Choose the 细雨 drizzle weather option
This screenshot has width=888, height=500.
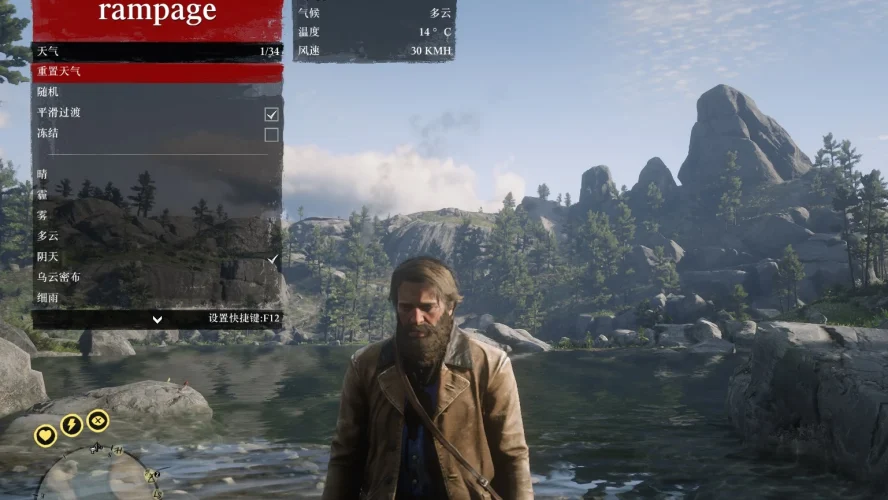(x=157, y=298)
